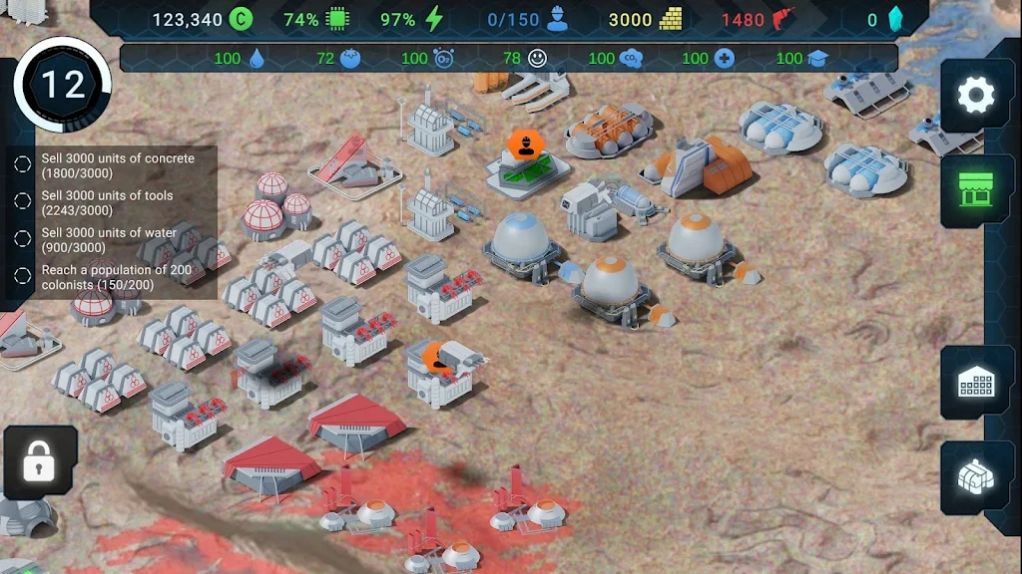This screenshot has width=1022, height=574.
Task: Tap the graduation cap education icon
Action: pyautogui.click(x=818, y=58)
